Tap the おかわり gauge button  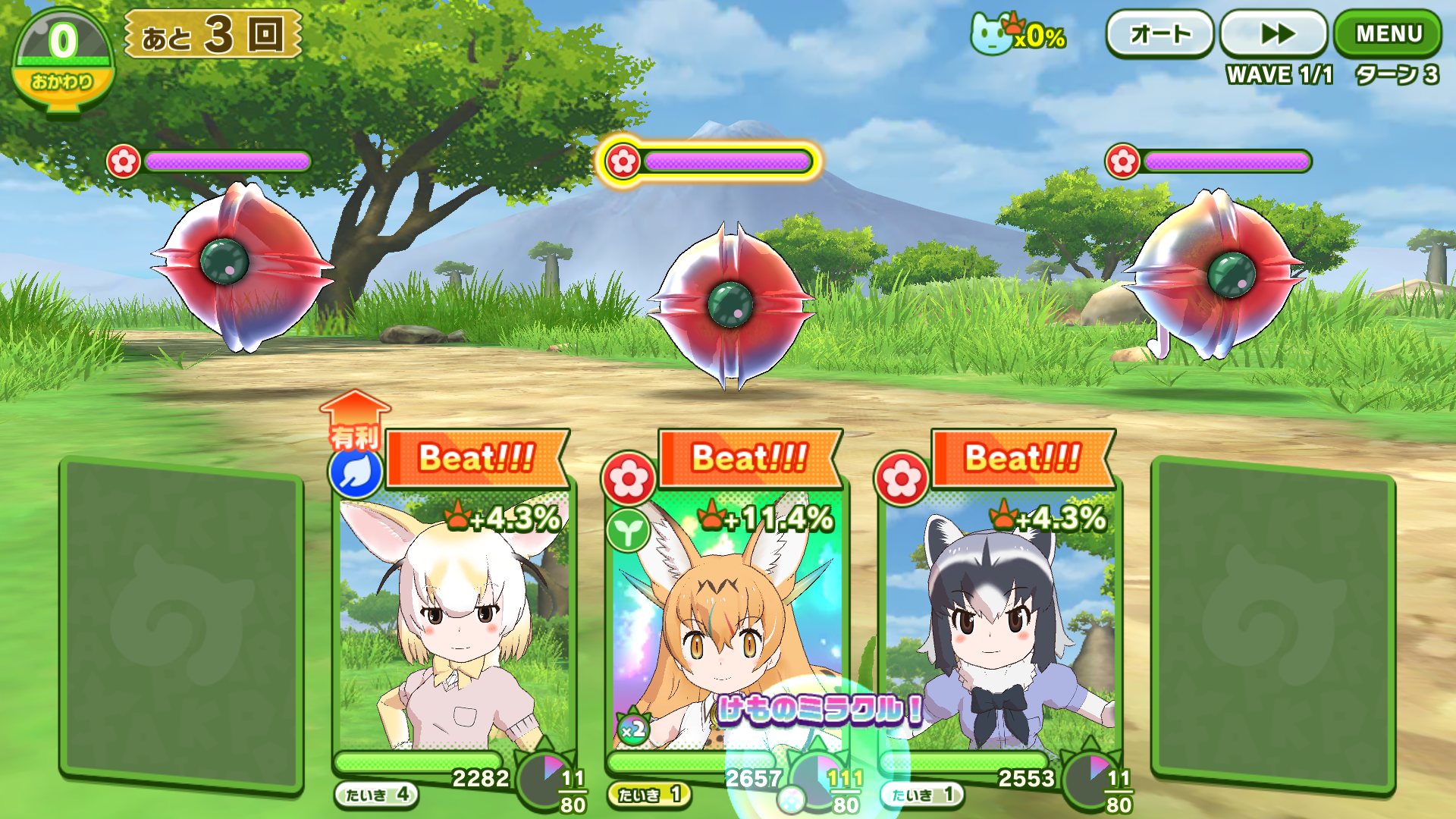(x=63, y=62)
